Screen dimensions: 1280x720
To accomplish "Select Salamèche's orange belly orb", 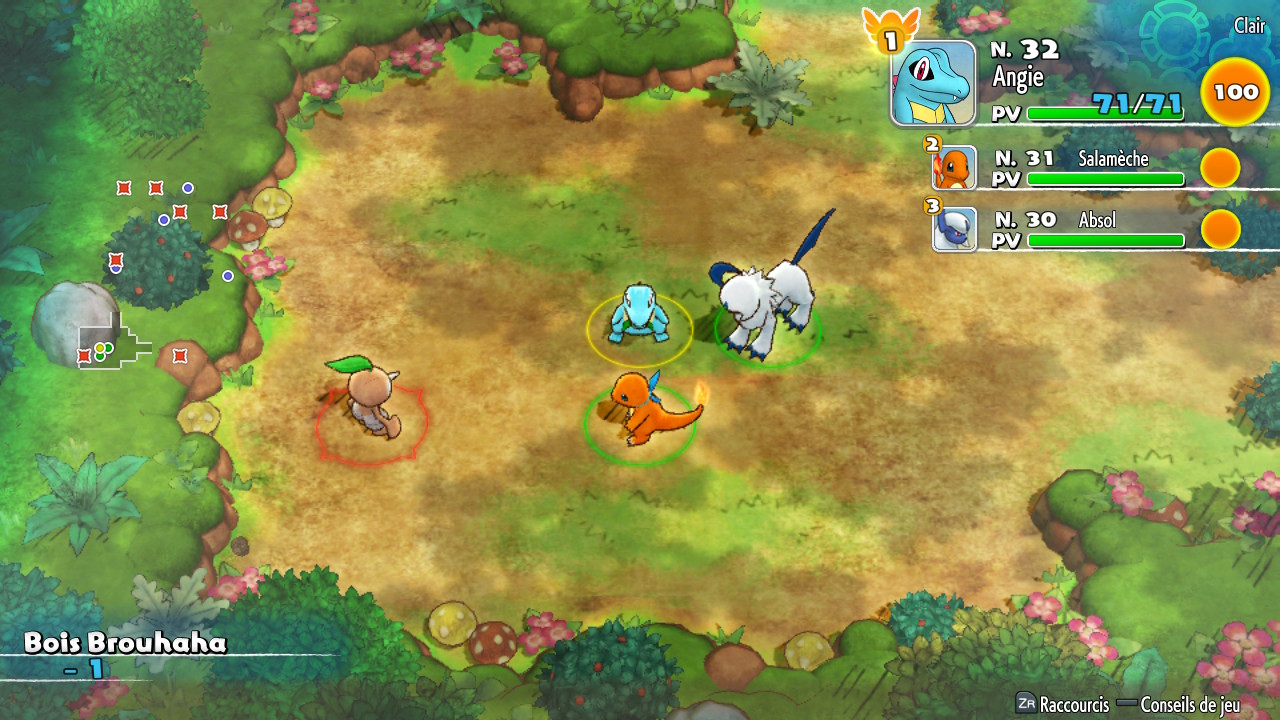I will [x=1220, y=168].
